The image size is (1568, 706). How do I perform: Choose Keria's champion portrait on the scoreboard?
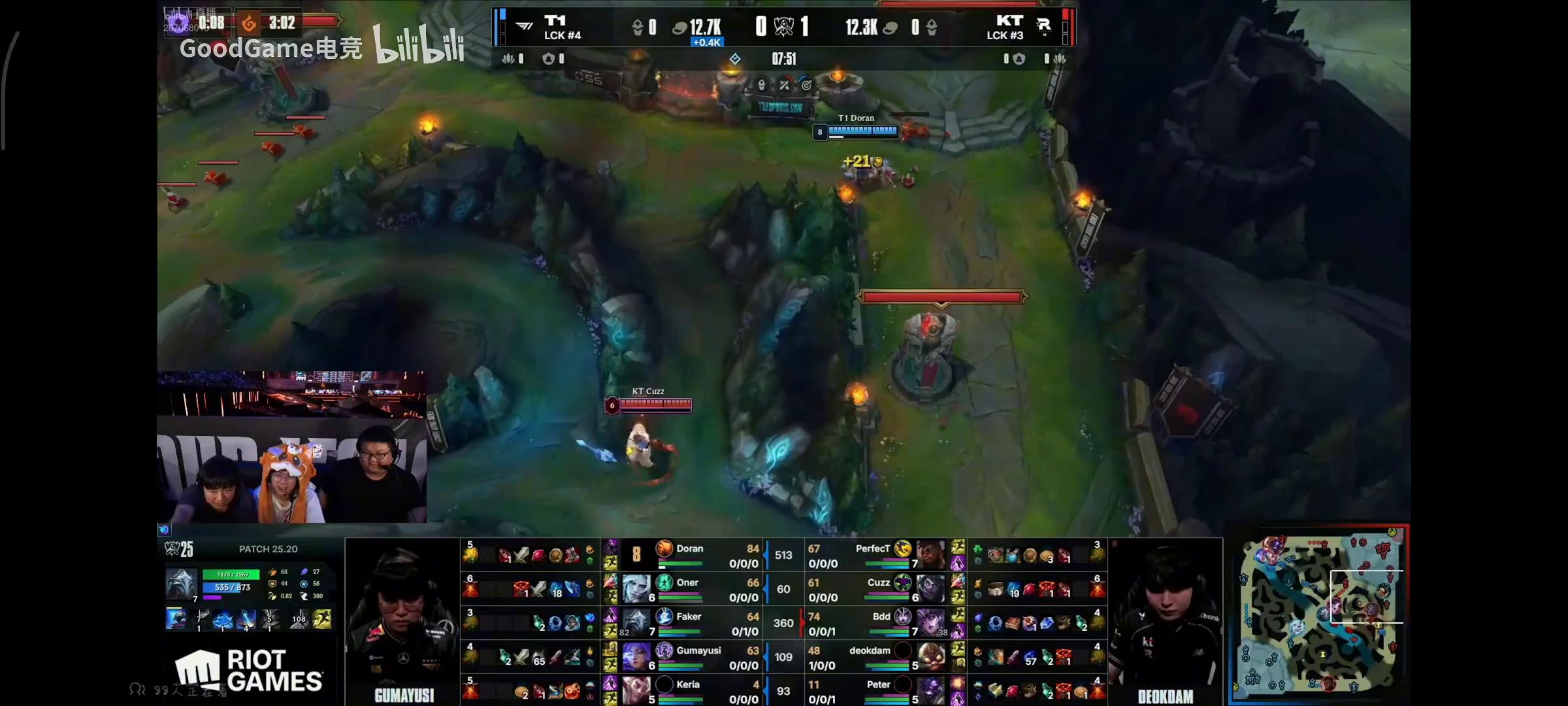pos(634,690)
